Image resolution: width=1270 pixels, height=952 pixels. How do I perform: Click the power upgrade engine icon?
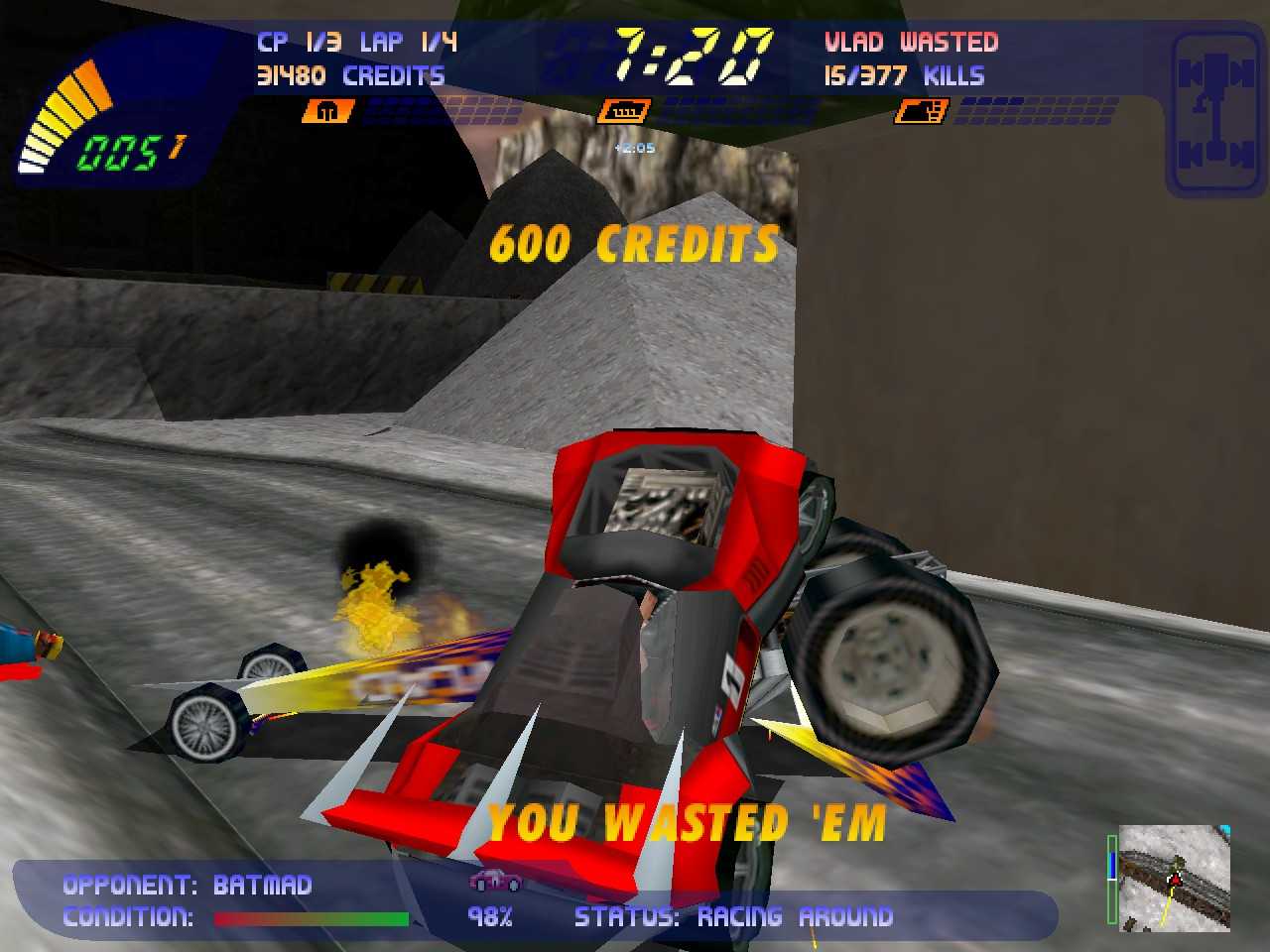click(625, 110)
